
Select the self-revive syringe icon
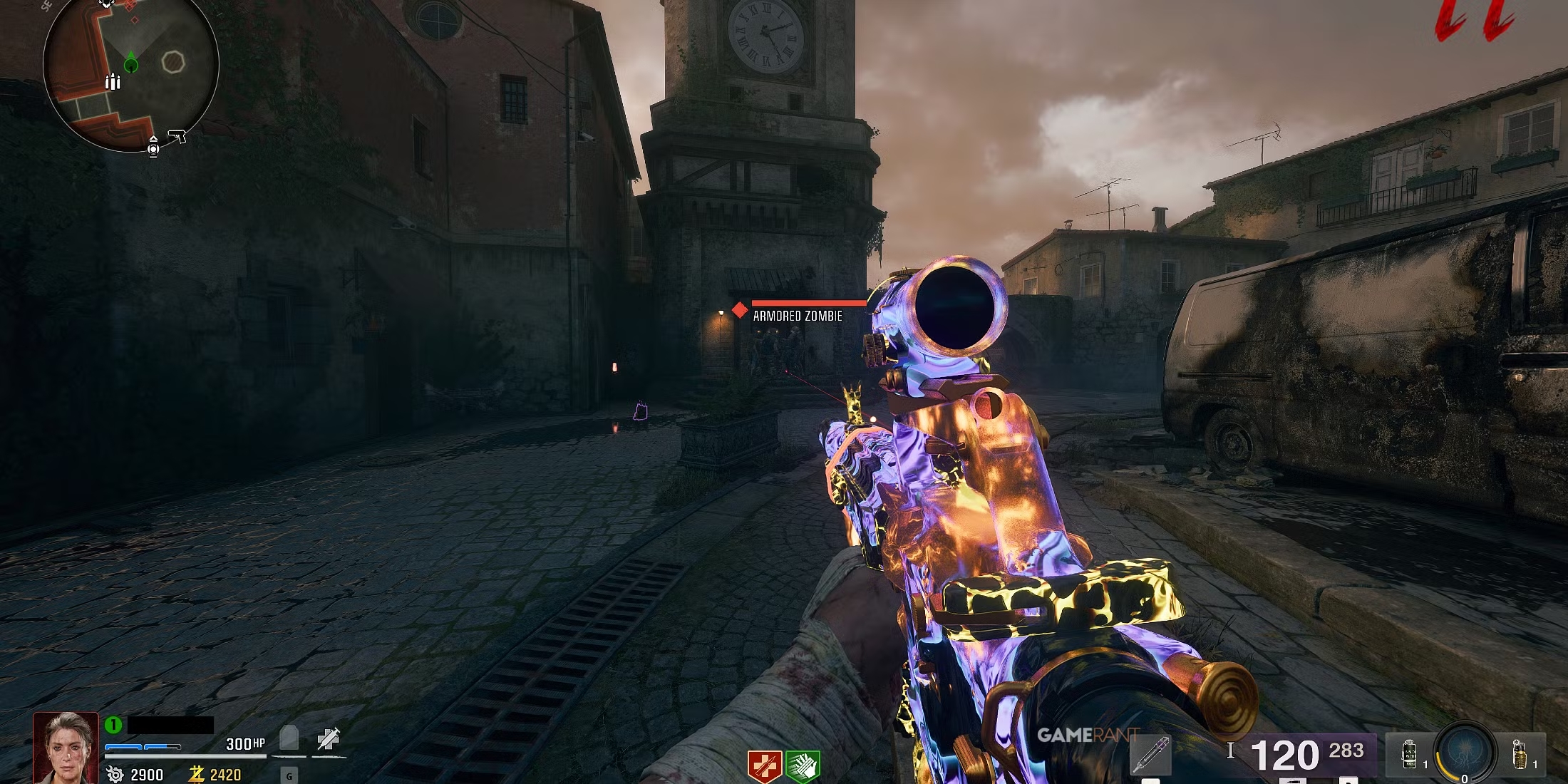(329, 738)
